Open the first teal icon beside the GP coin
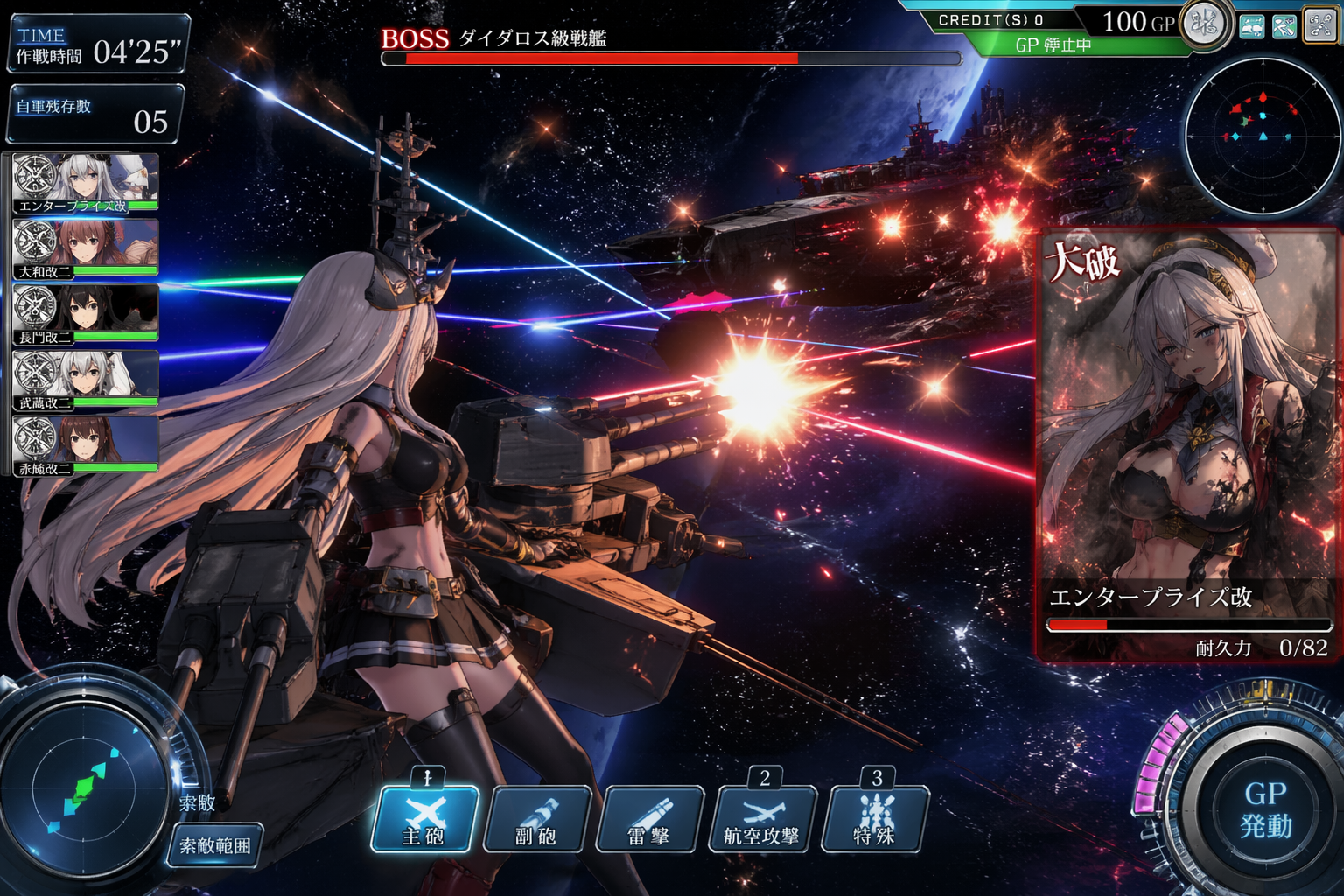The image size is (1344, 896). [x=1252, y=26]
